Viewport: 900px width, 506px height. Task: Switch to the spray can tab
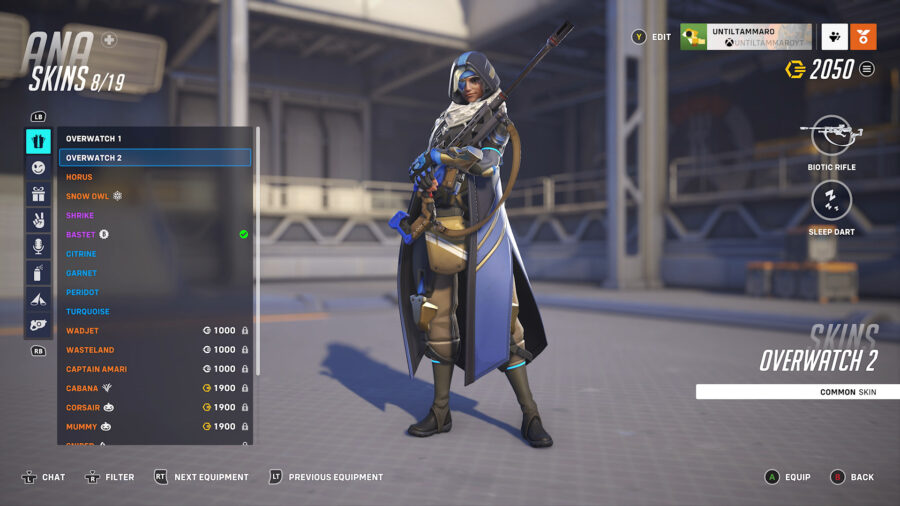click(x=38, y=272)
